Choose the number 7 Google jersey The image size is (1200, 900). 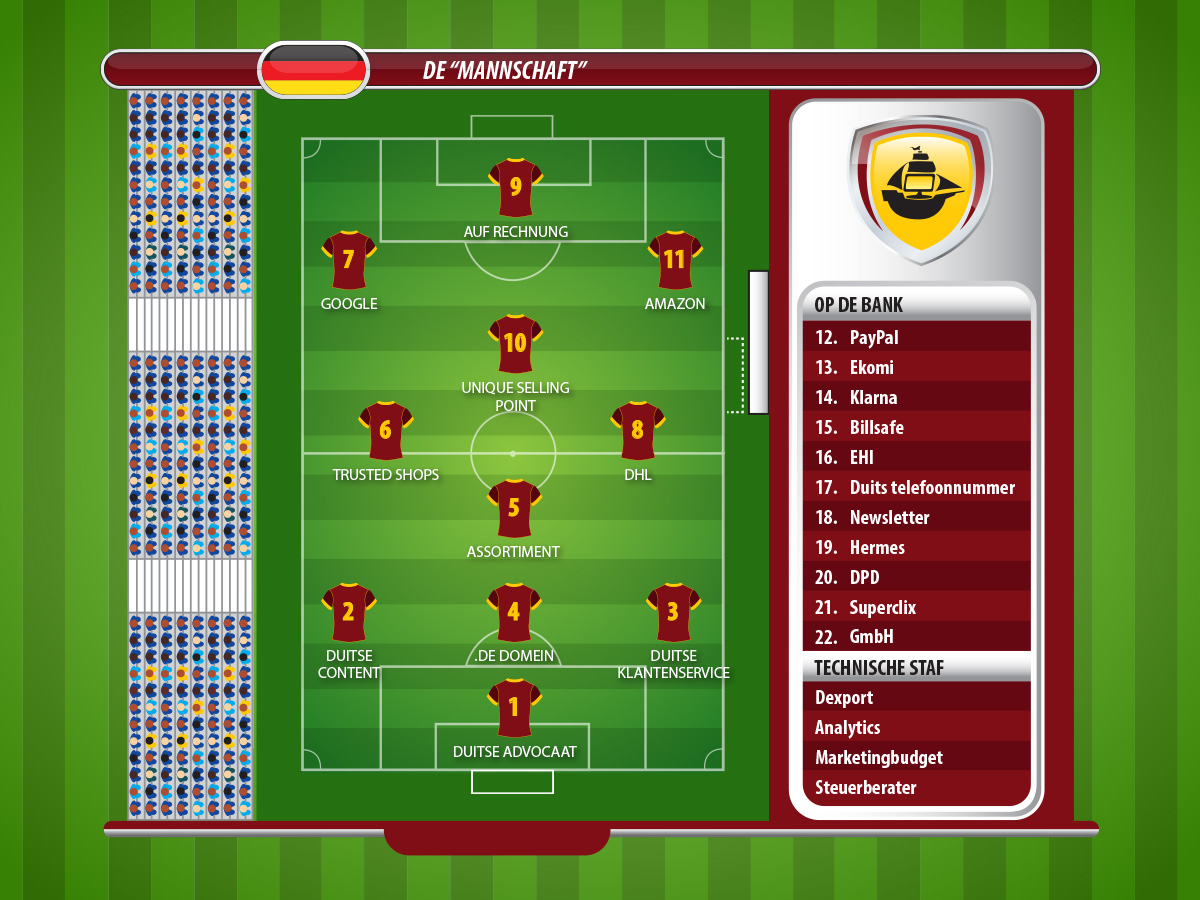pyautogui.click(x=348, y=260)
